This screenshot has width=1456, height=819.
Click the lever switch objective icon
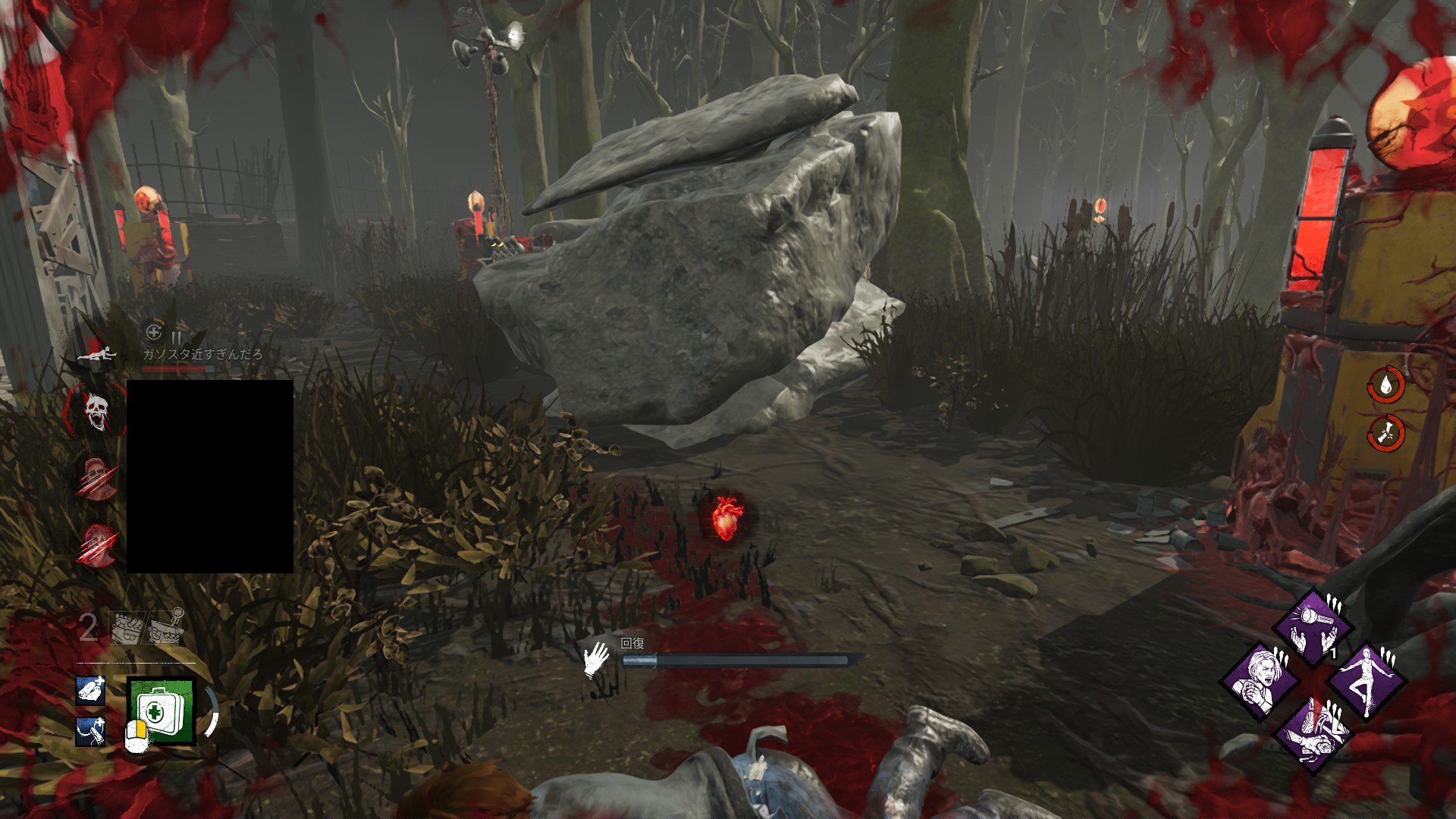click(x=166, y=626)
